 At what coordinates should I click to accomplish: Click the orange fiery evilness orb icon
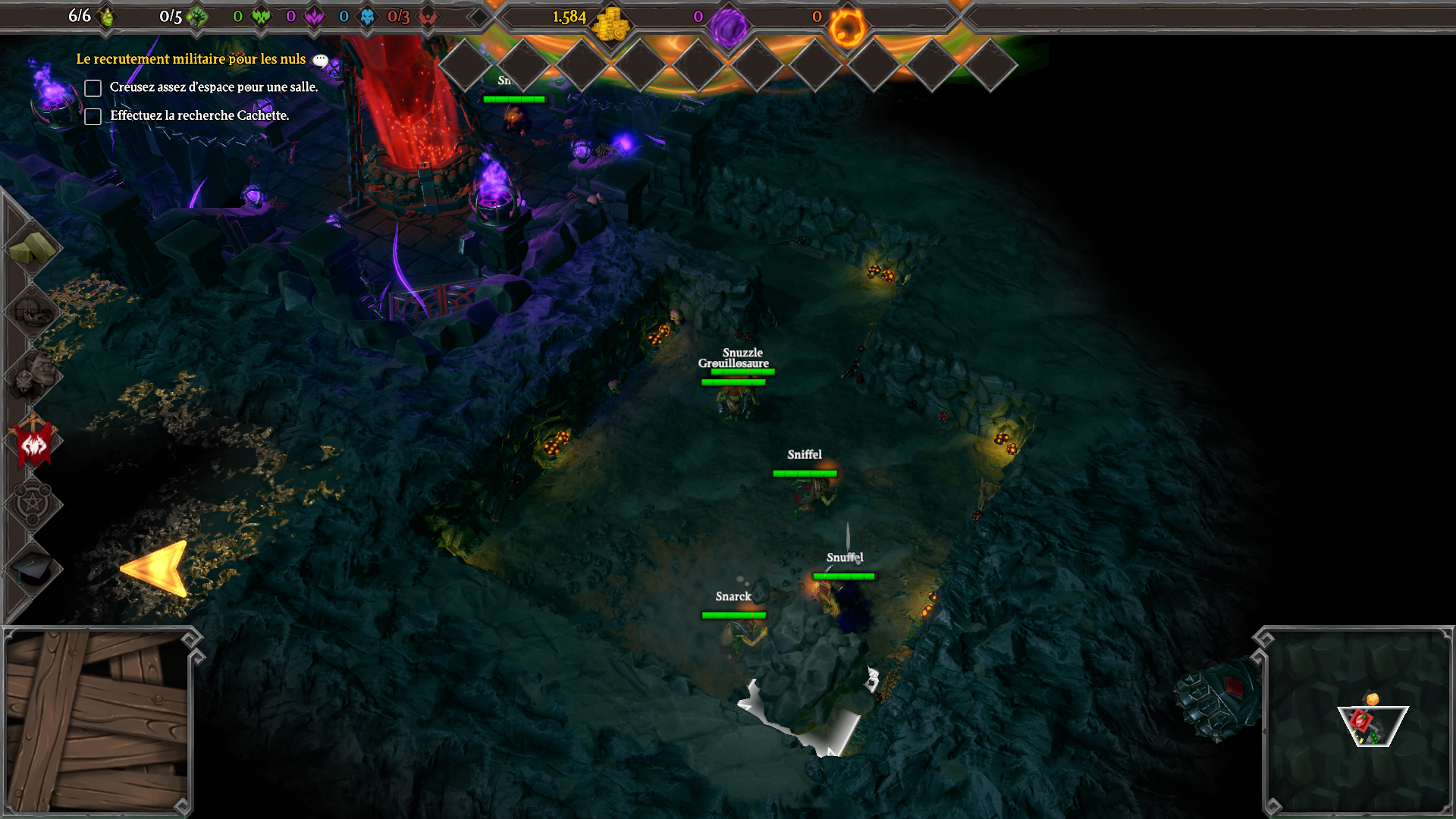point(846,27)
